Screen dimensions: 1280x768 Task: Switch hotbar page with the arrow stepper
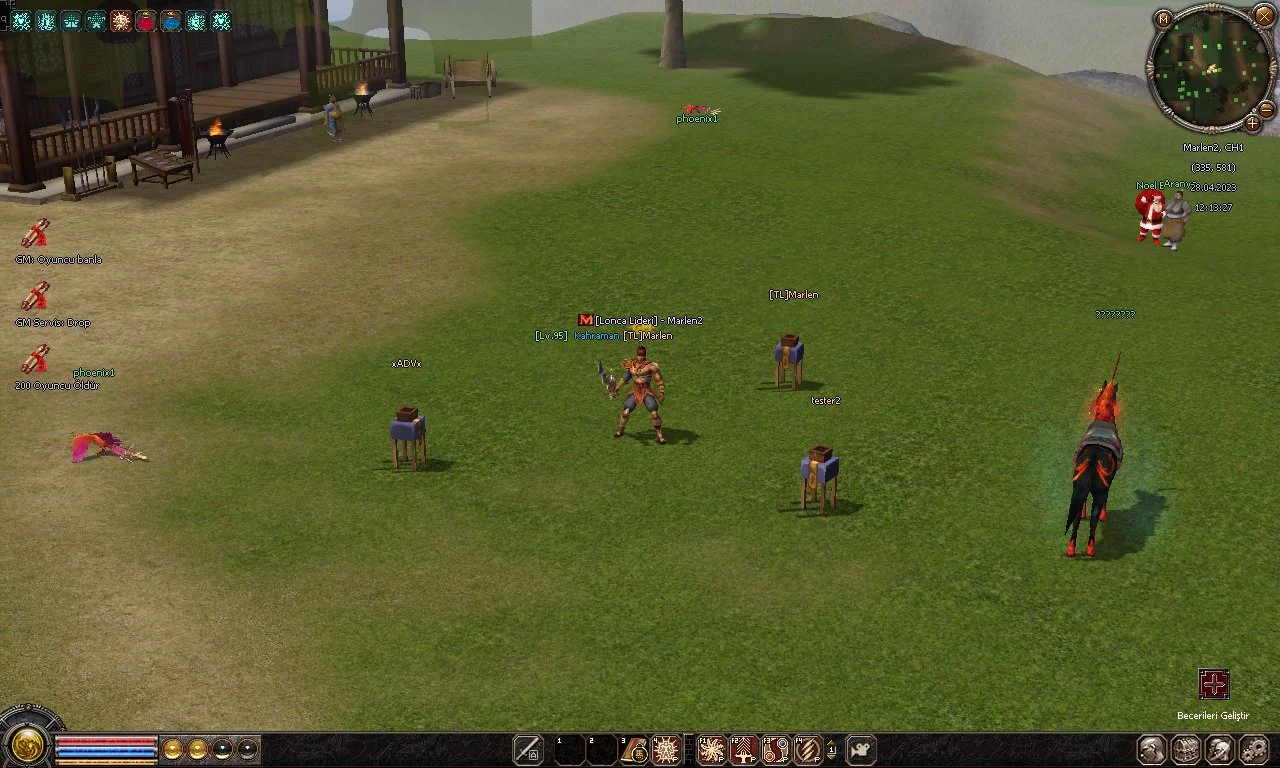(832, 749)
